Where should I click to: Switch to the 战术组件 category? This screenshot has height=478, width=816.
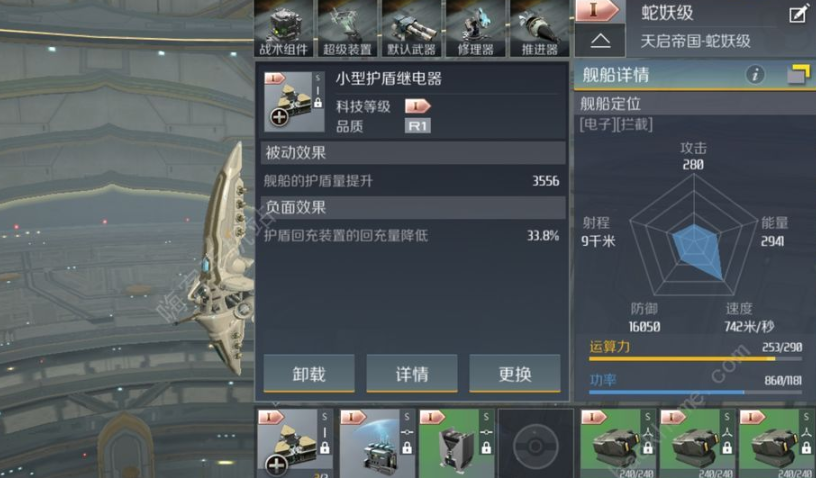[x=284, y=27]
